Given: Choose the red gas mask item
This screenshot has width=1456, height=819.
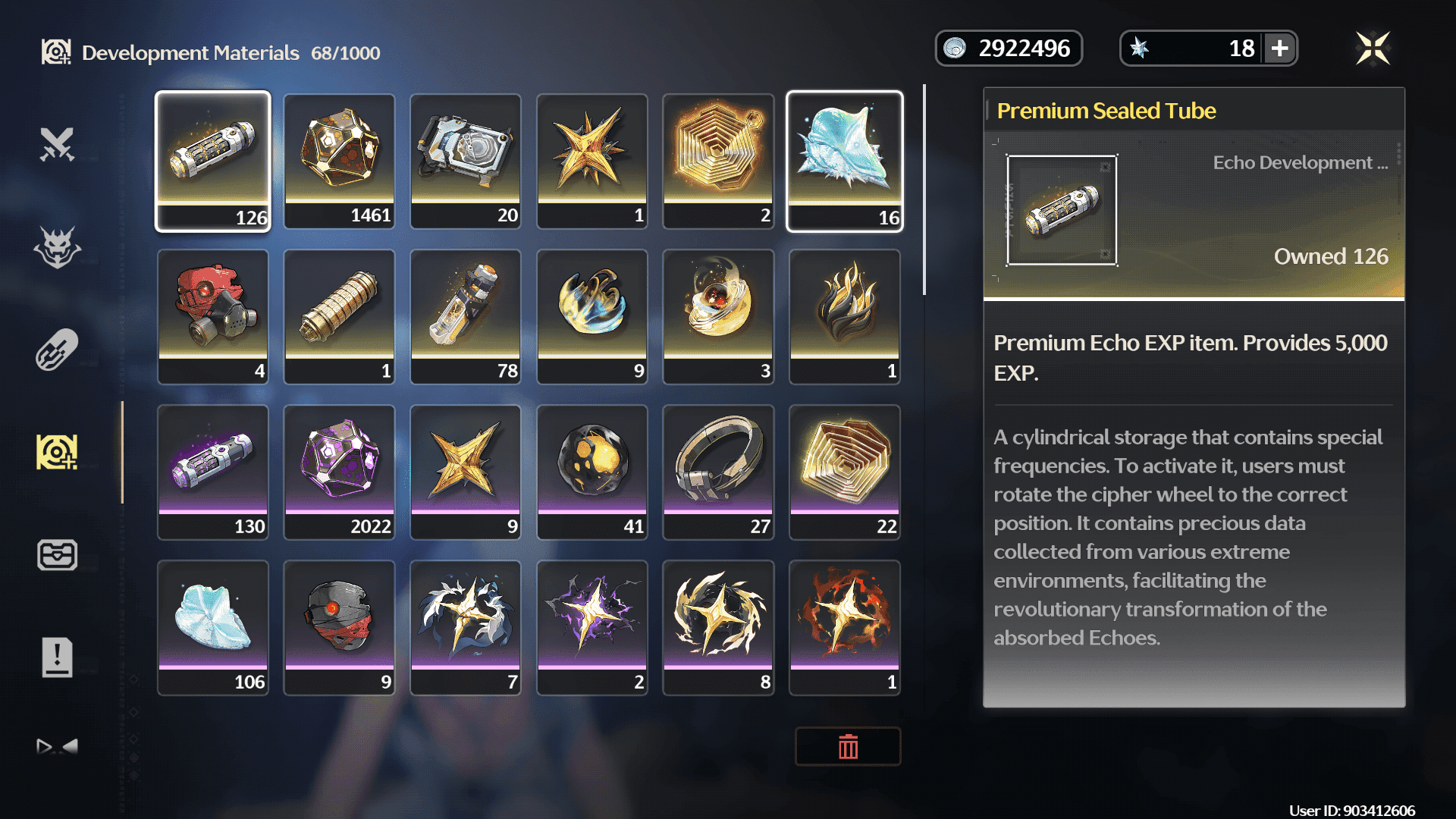Looking at the screenshot, I should point(213,316).
